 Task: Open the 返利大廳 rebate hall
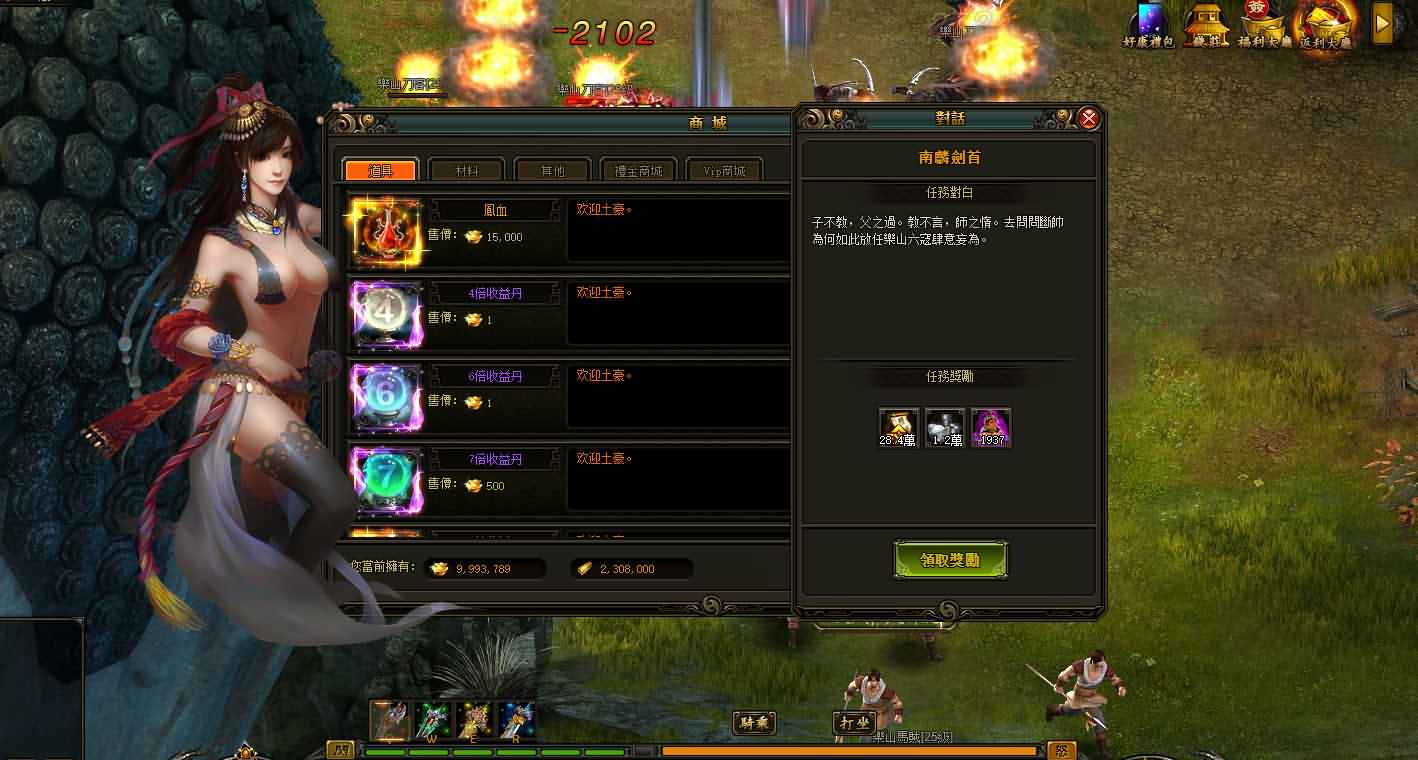click(1326, 26)
